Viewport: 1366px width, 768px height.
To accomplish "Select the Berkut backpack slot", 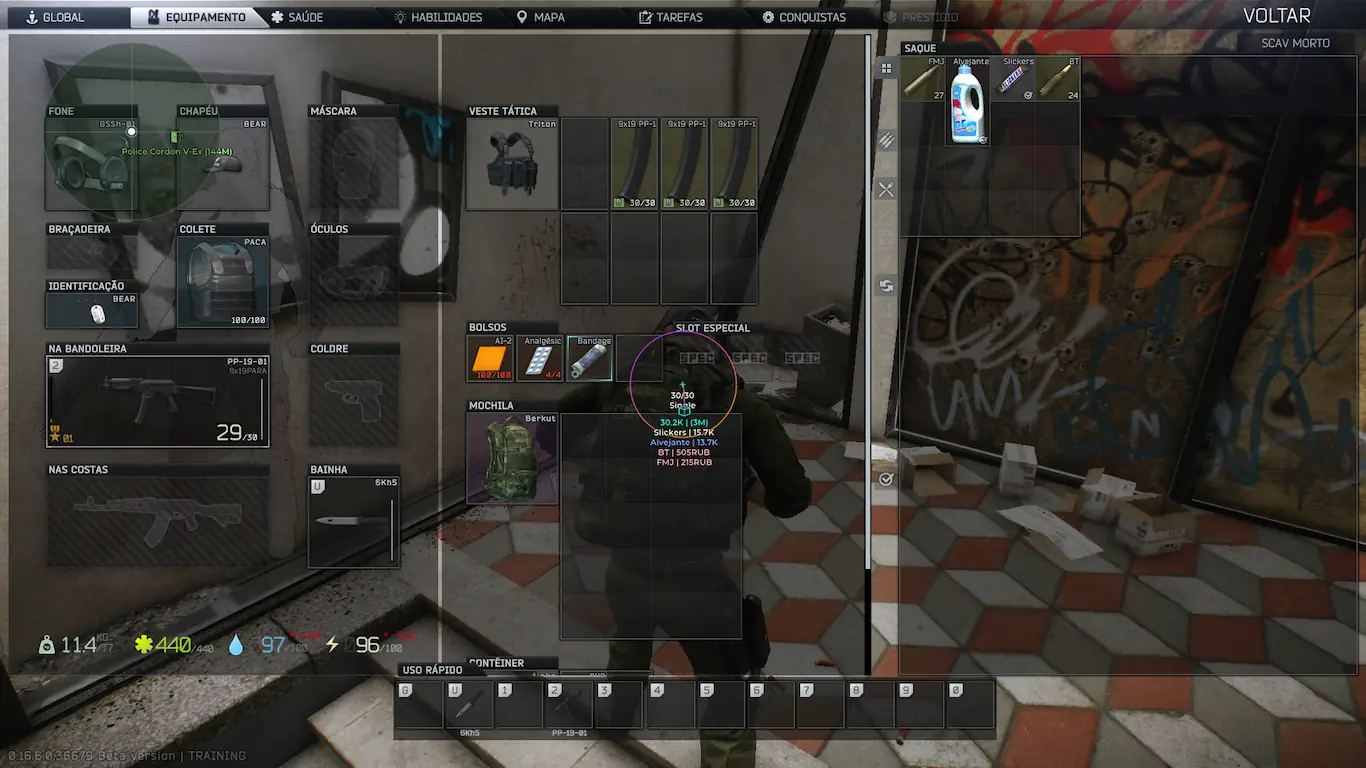I will (x=512, y=458).
